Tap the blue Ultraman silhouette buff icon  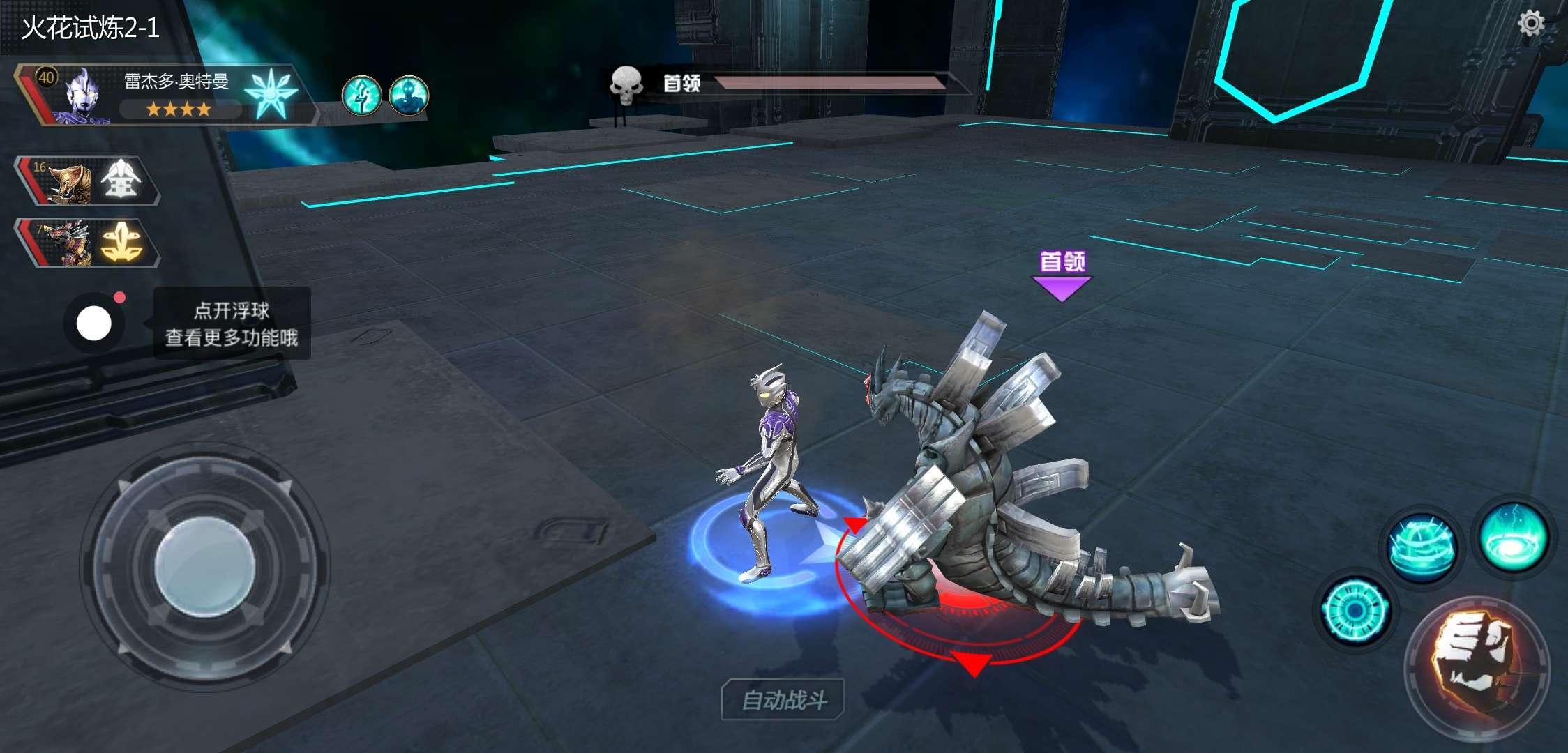(x=409, y=96)
